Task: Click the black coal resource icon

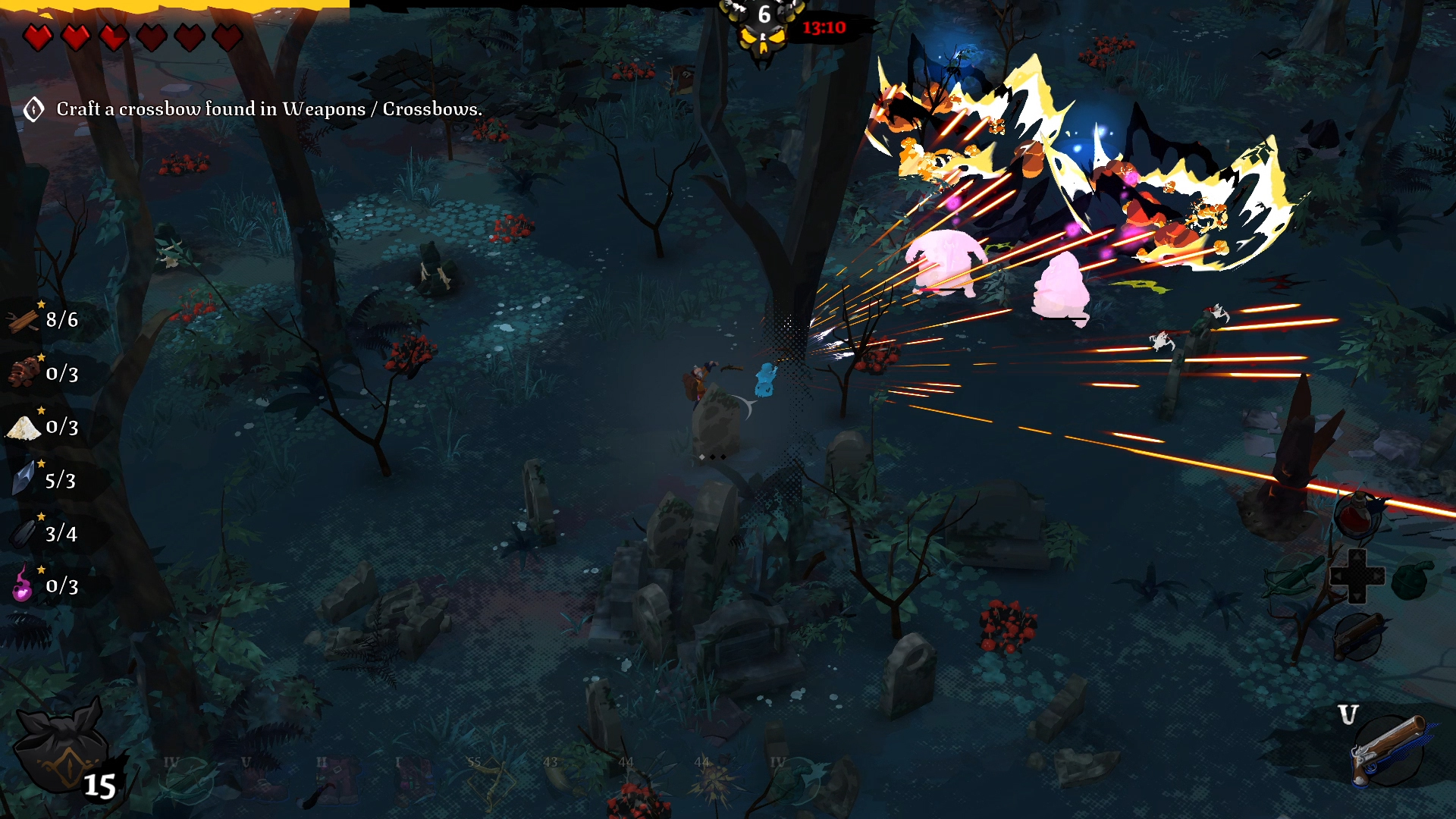Action: pos(23,533)
